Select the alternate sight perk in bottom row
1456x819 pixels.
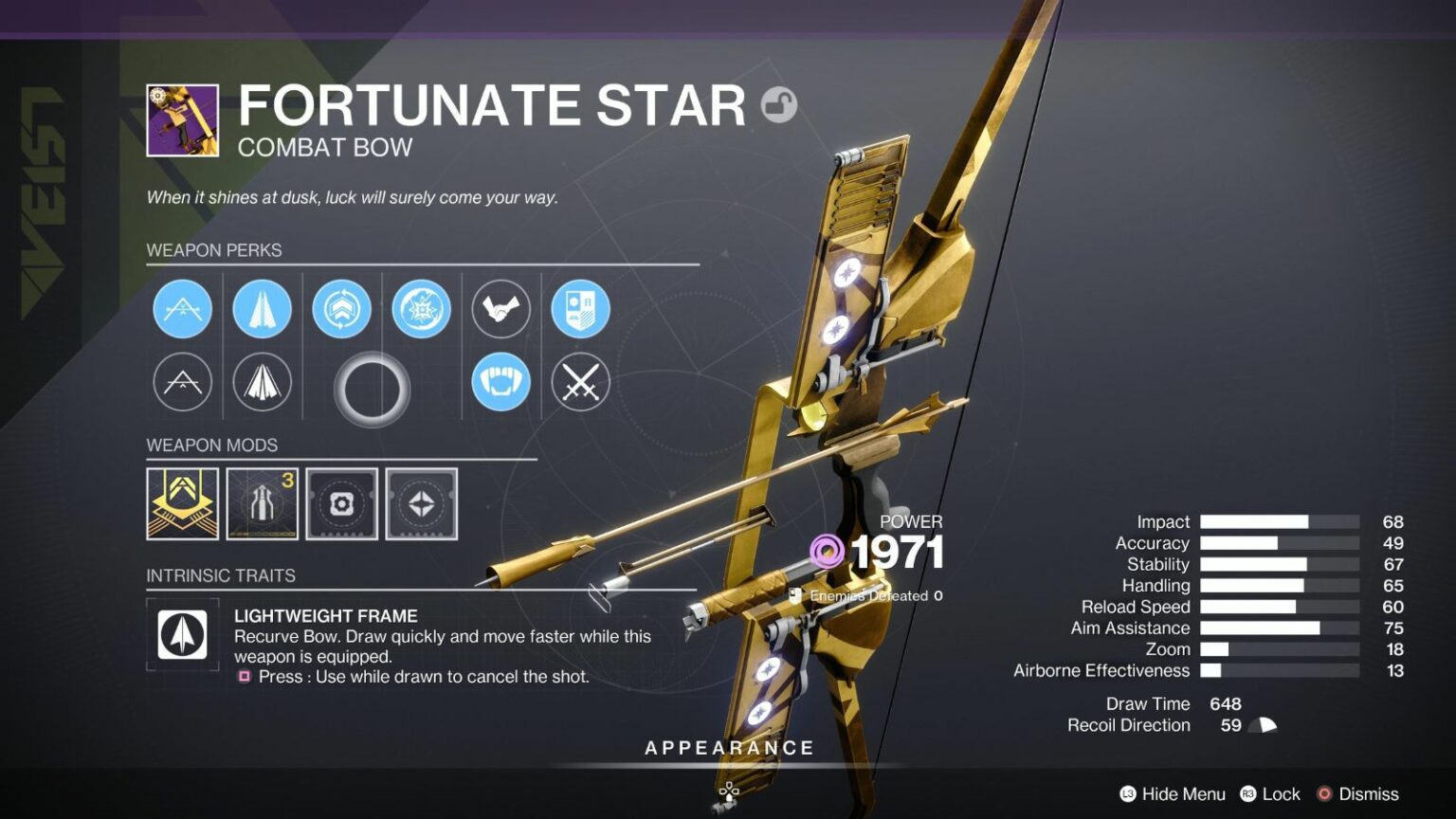(182, 382)
